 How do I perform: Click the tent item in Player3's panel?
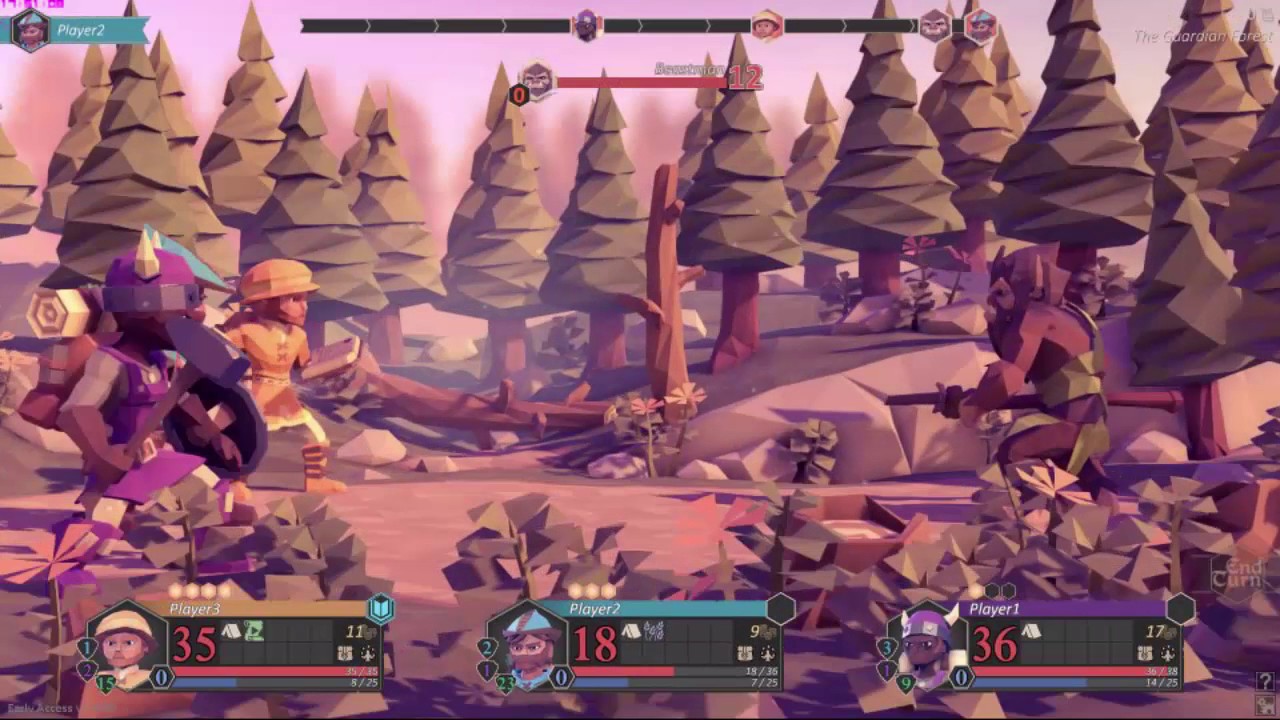231,631
